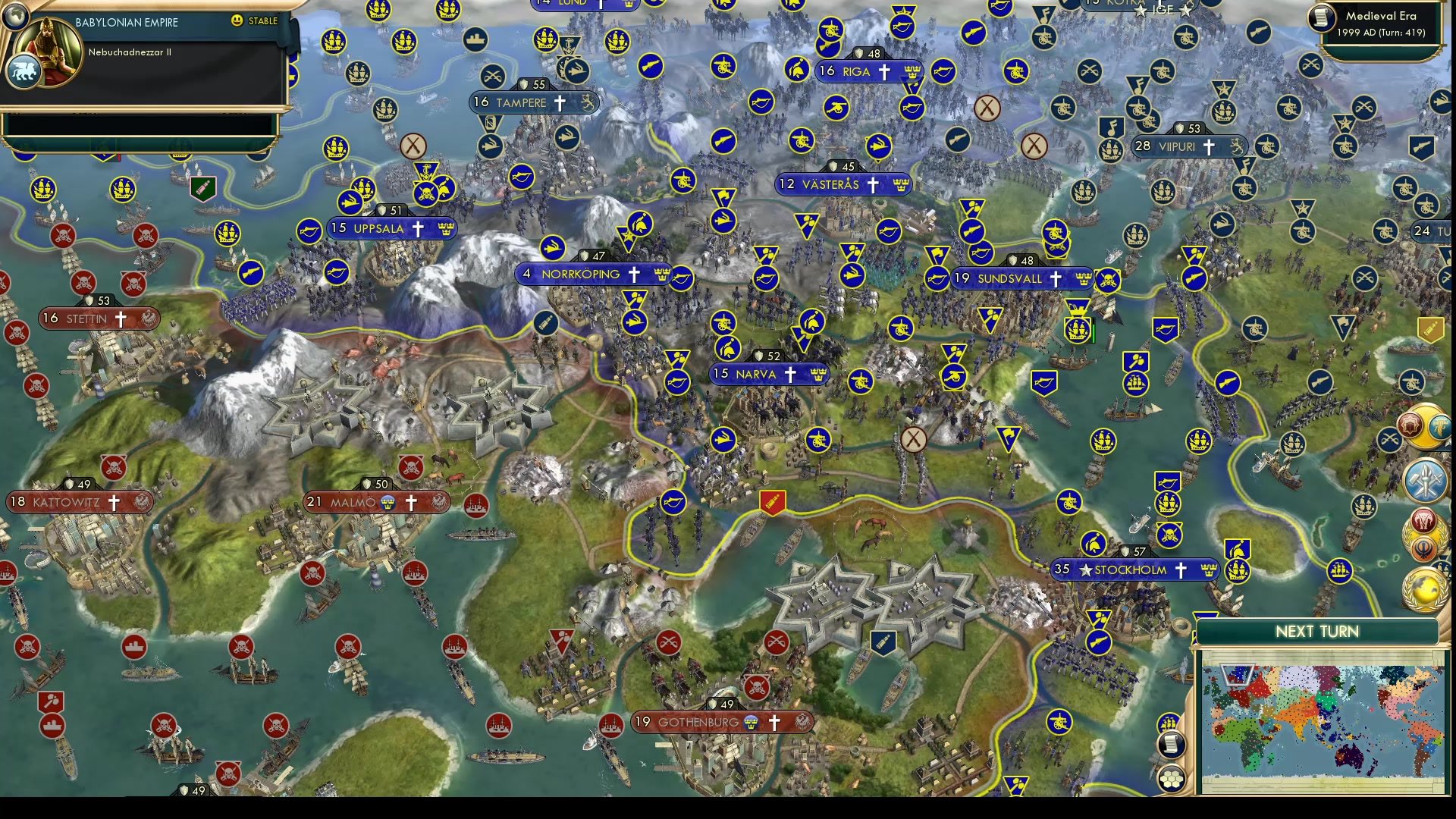This screenshot has height=819, width=1456.
Task: Click the small globe icon above the leader portrait
Action: pos(16,17)
